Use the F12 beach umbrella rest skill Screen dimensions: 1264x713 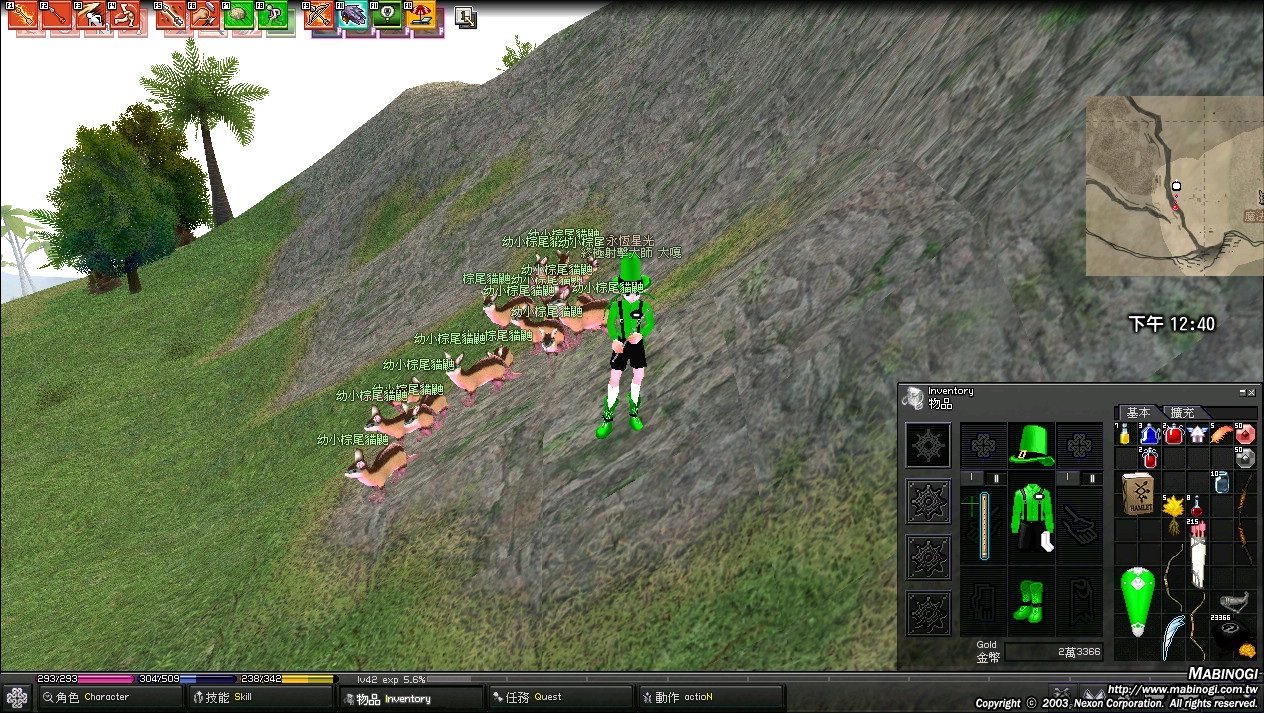coord(423,15)
